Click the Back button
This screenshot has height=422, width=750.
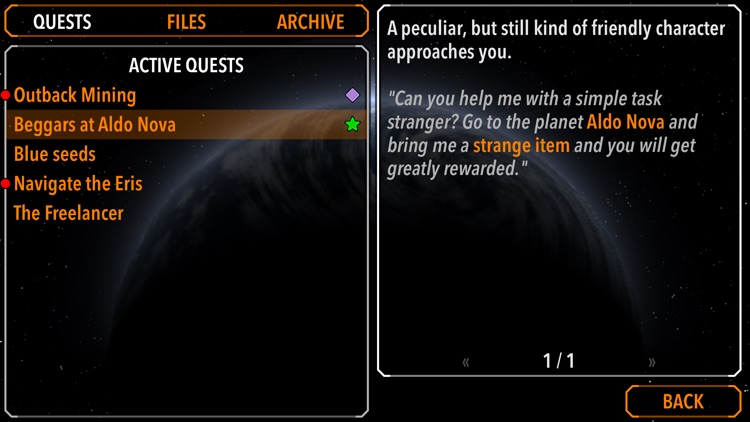click(683, 401)
